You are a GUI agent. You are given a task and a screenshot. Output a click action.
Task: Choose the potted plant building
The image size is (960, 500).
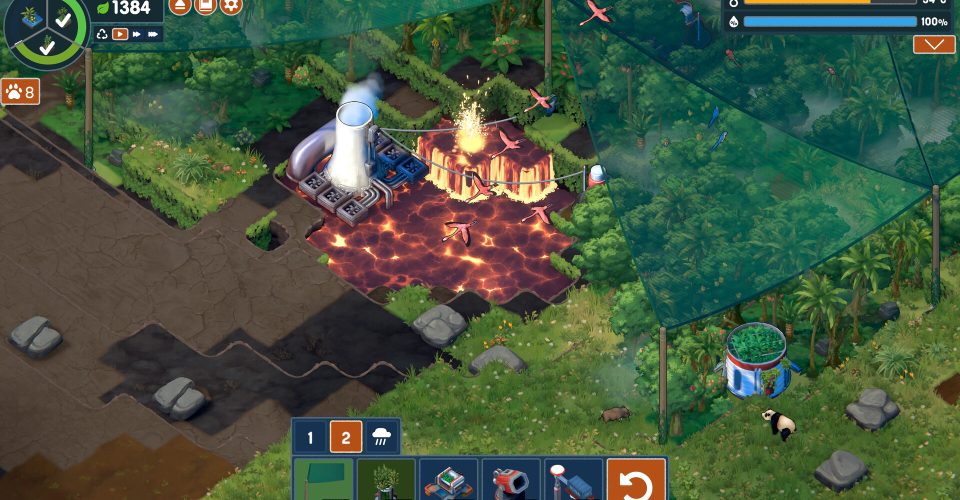pos(386,480)
